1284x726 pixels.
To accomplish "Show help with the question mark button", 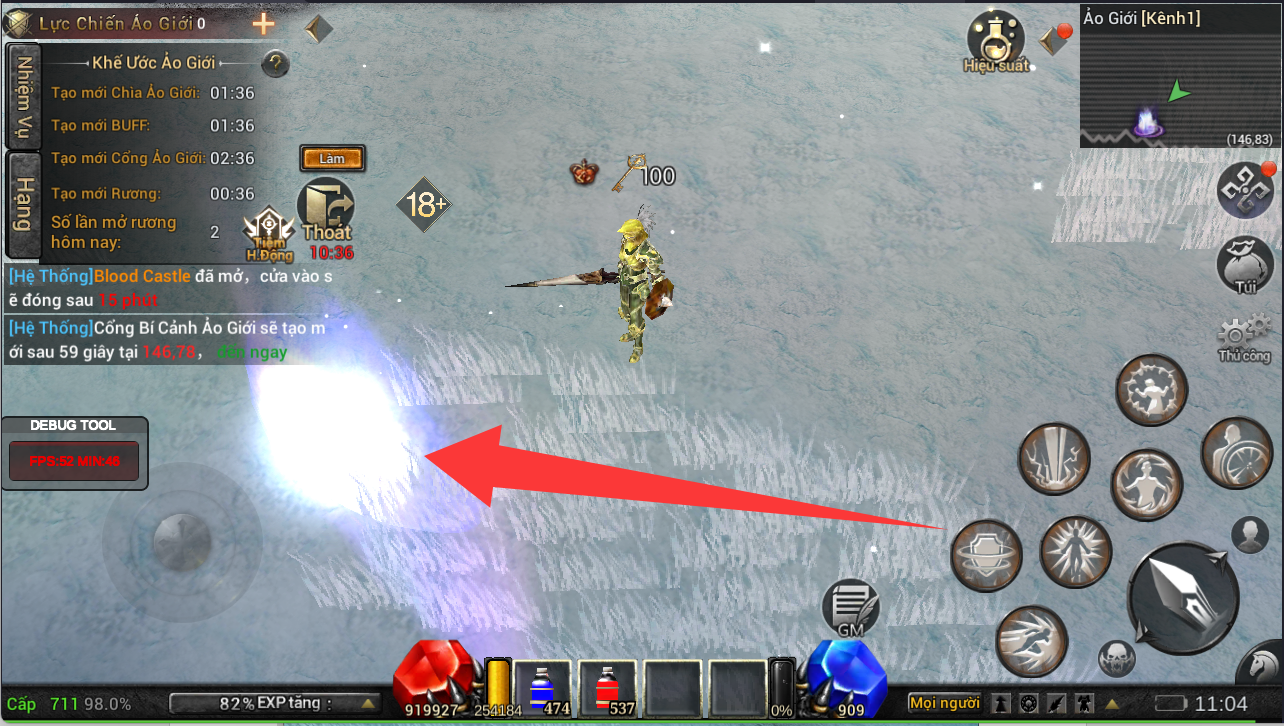I will pos(275,64).
